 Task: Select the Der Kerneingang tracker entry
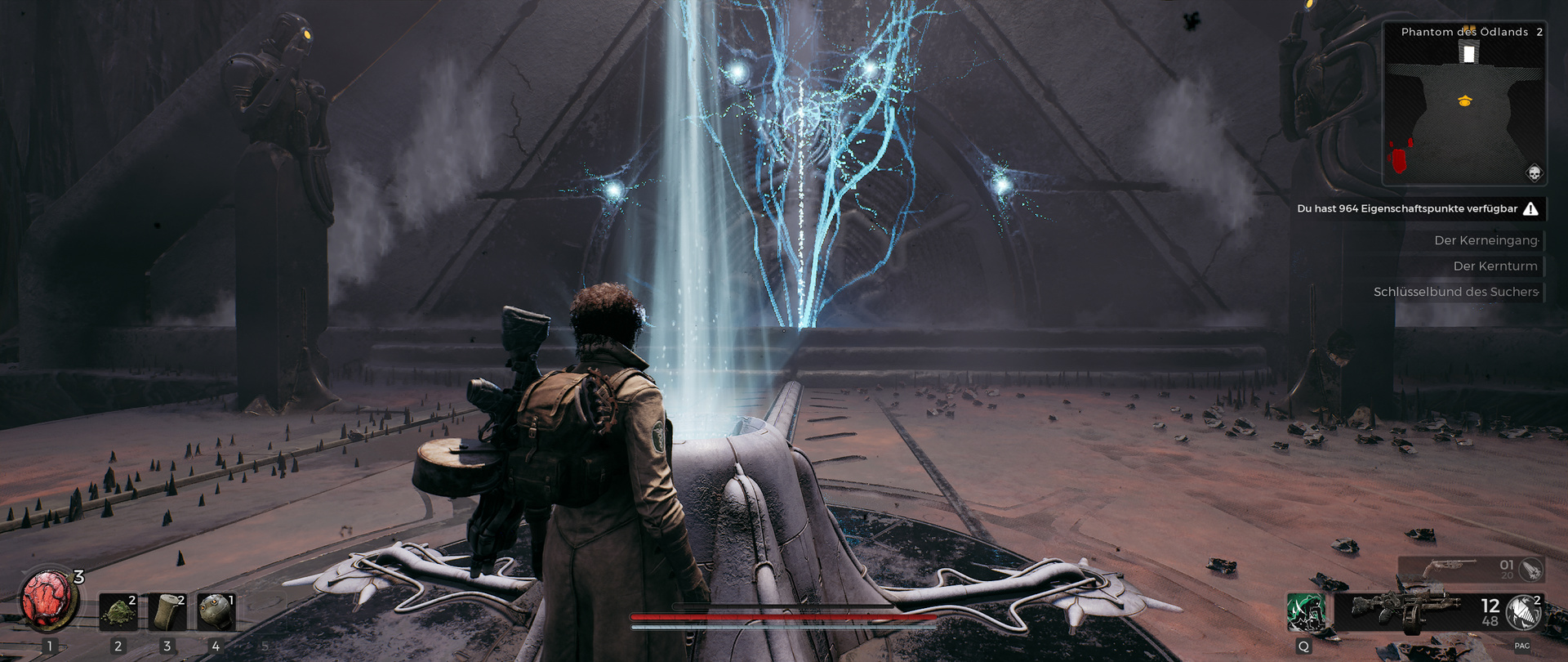[1486, 240]
